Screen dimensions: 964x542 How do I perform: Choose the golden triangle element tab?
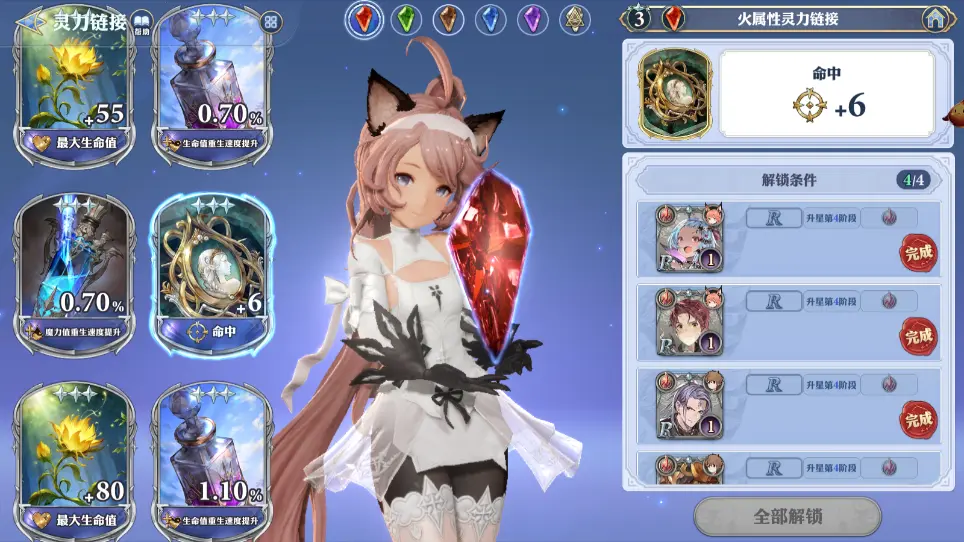pyautogui.click(x=574, y=19)
